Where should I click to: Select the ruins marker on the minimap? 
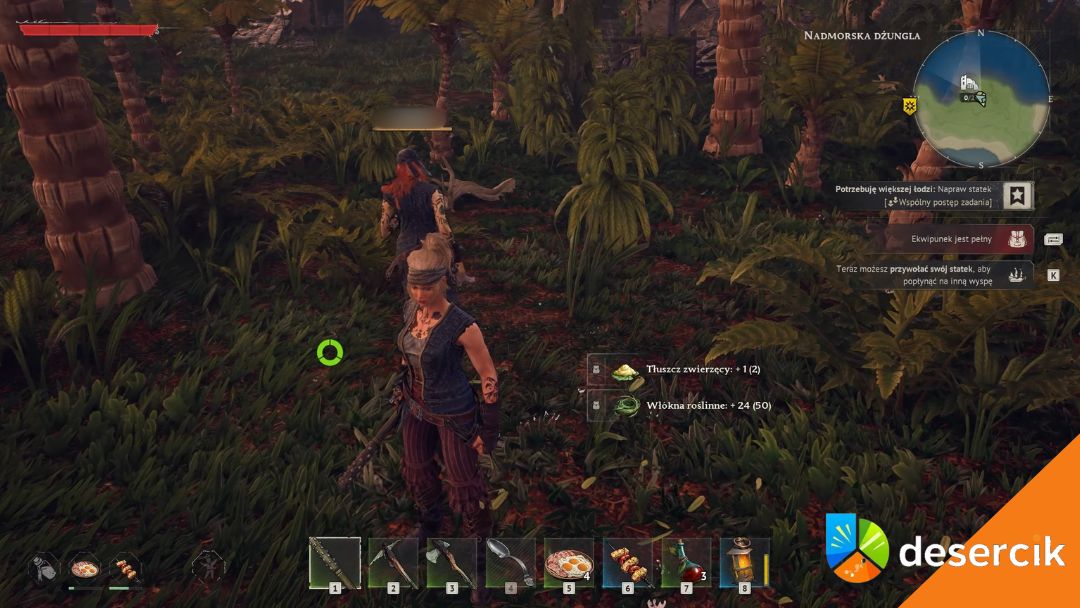pyautogui.click(x=967, y=82)
